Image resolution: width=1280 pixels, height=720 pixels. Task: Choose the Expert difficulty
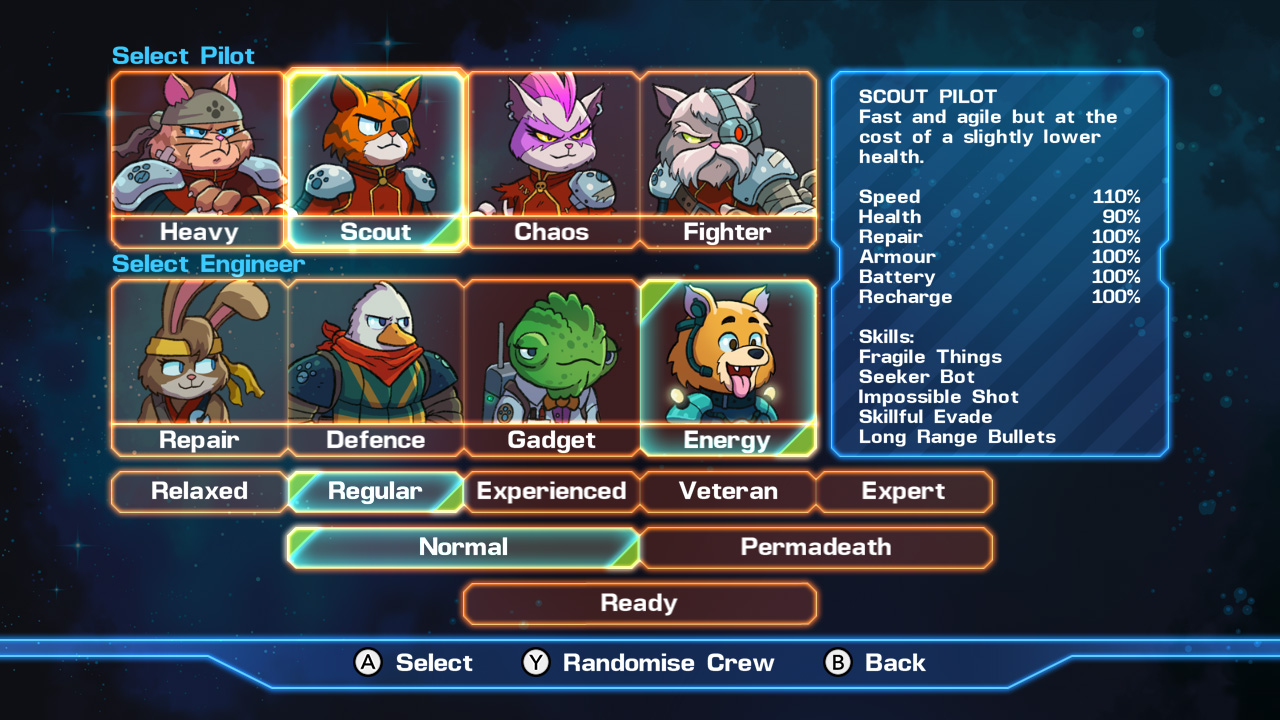[904, 491]
